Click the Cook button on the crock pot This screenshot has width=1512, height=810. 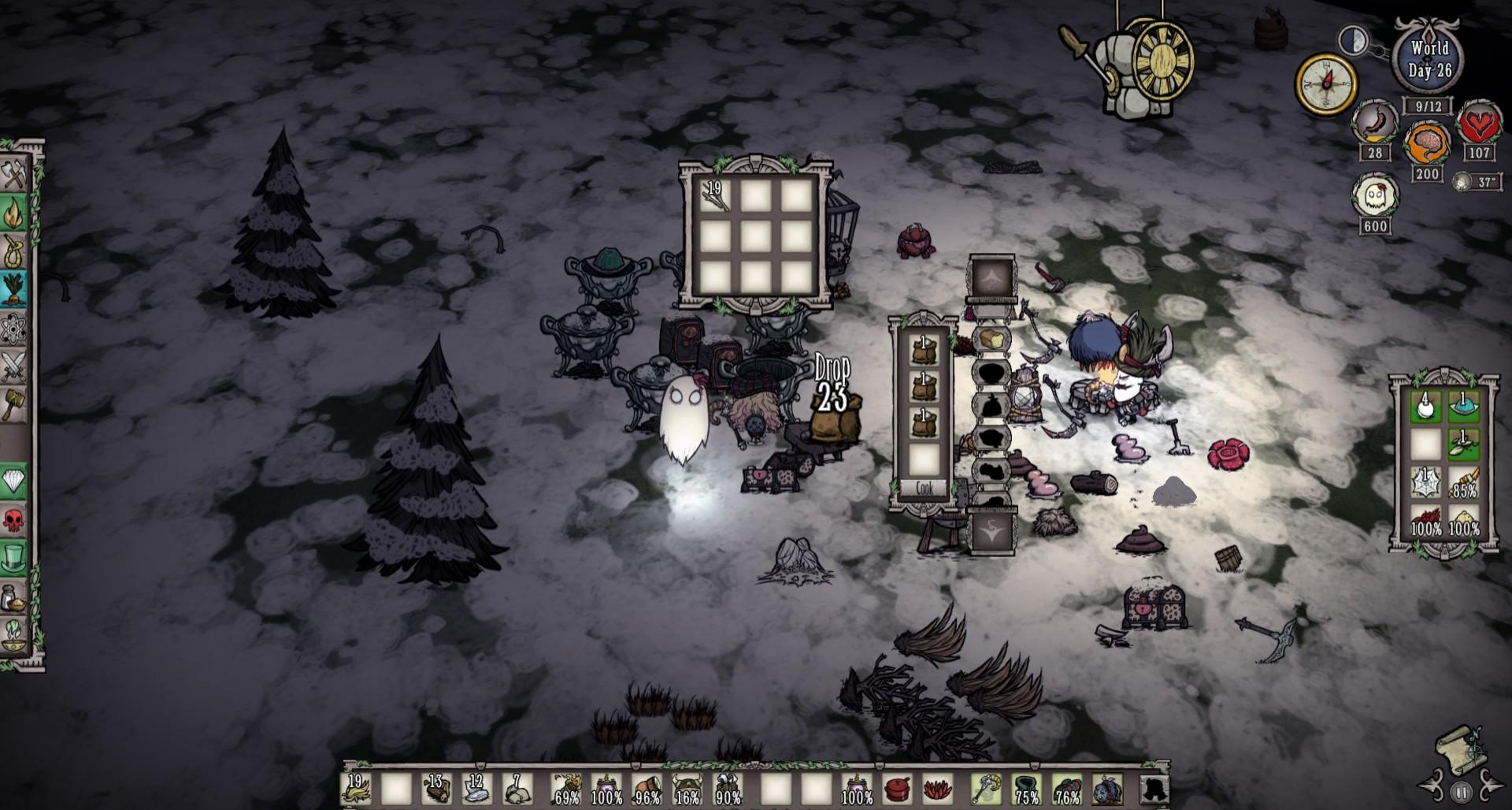(x=924, y=489)
